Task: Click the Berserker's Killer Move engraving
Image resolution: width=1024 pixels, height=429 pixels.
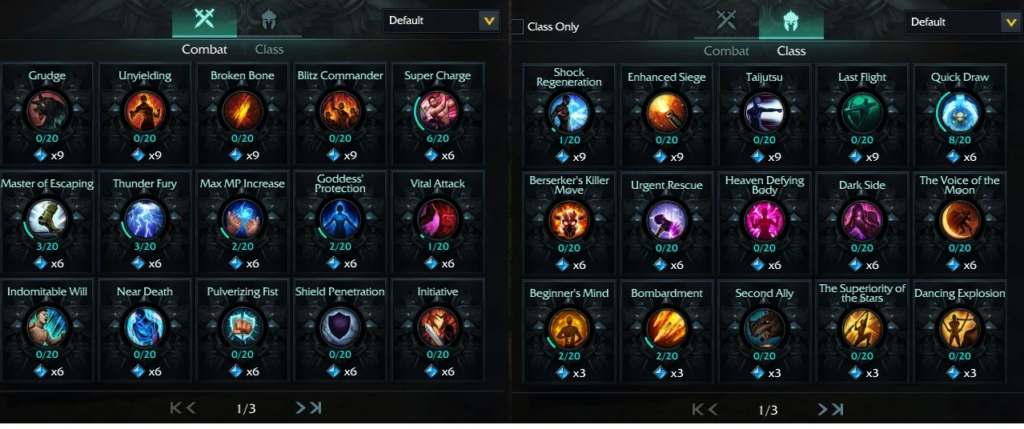Action: [x=569, y=220]
